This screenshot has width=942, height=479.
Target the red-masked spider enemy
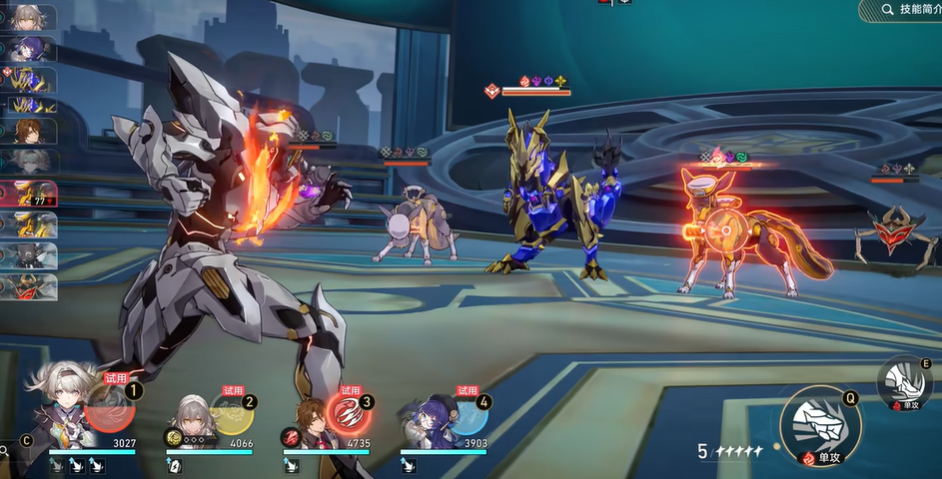pyautogui.click(x=897, y=232)
